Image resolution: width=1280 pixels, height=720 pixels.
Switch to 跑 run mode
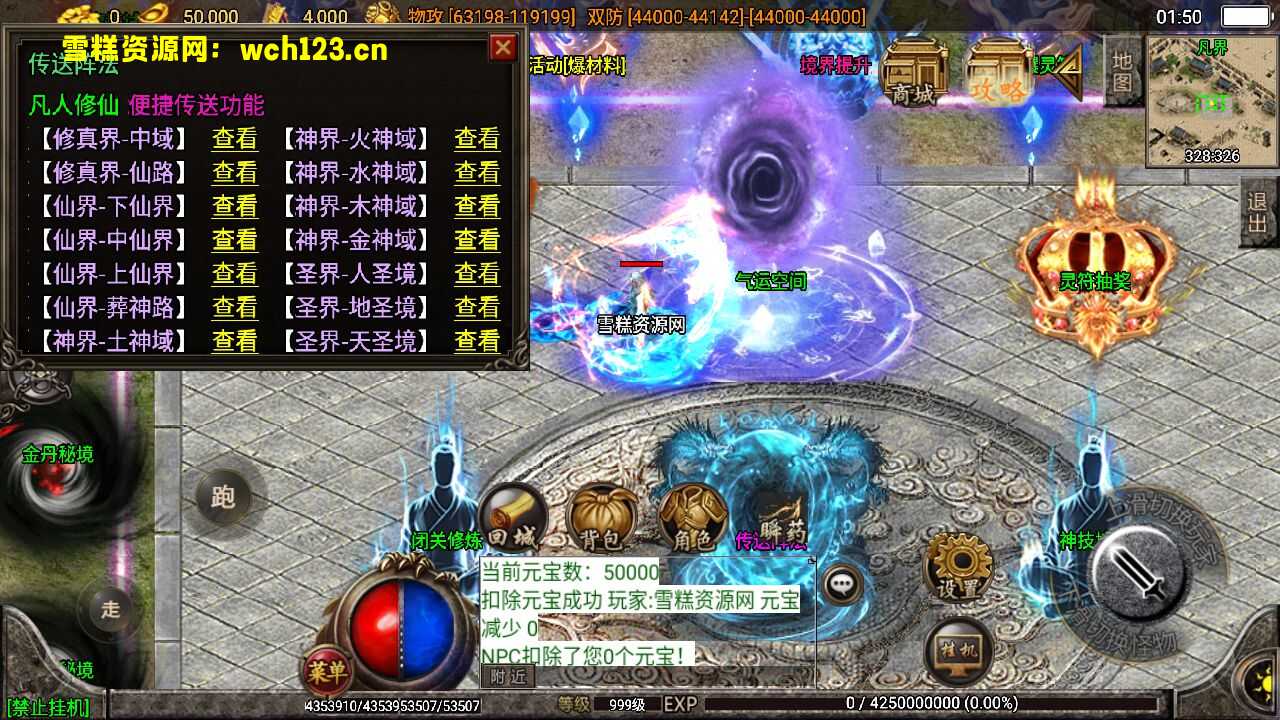pos(223,497)
